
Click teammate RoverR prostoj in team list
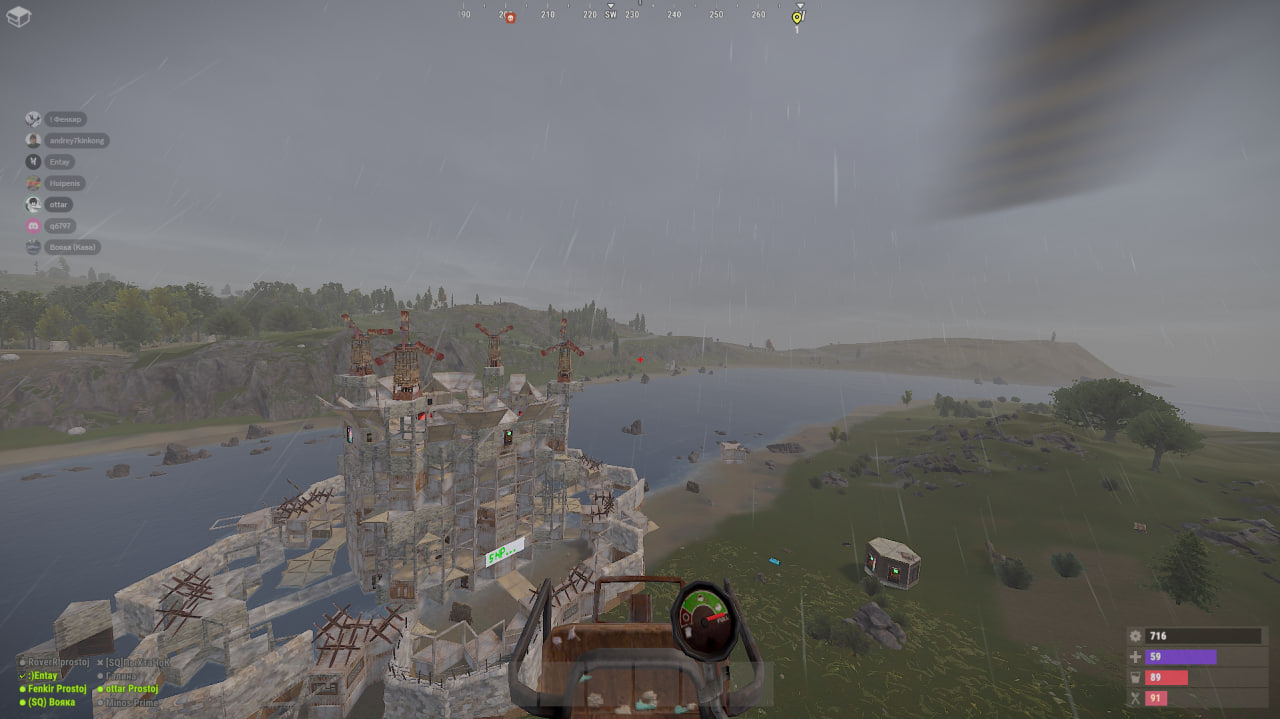pos(57,662)
